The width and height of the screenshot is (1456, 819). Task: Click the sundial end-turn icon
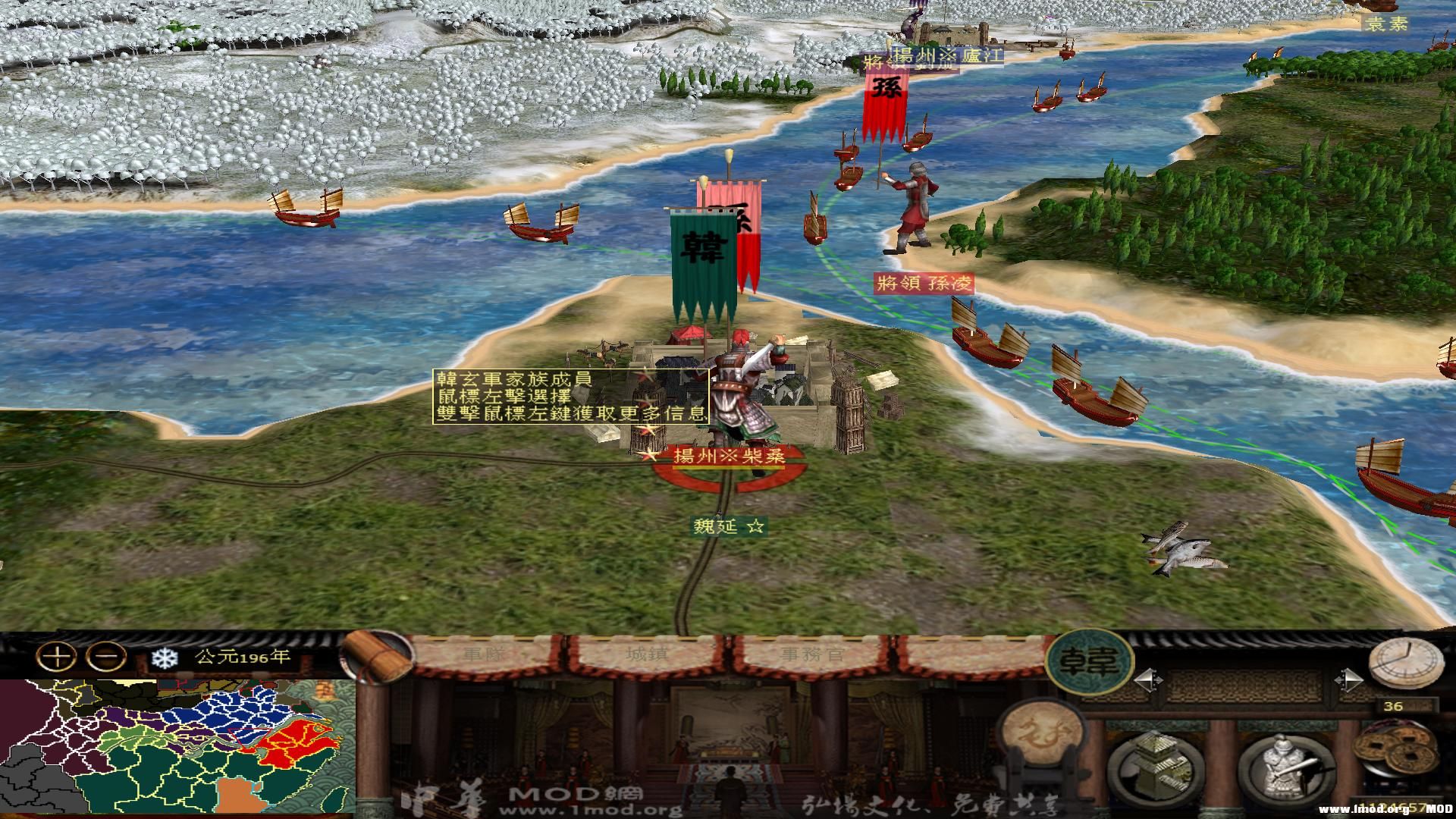tap(1407, 664)
